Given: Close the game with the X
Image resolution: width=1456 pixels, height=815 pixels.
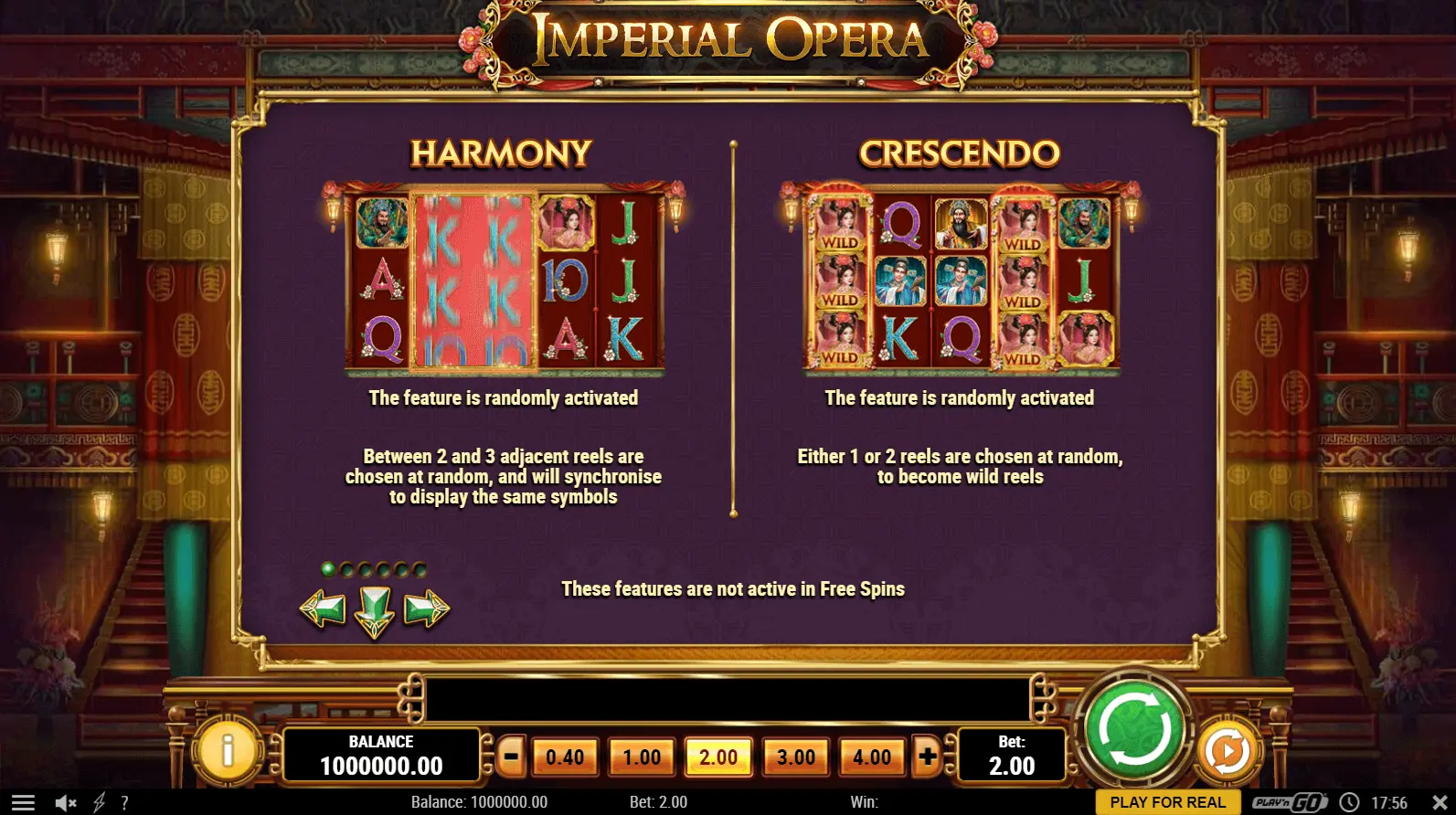Looking at the screenshot, I should click(1440, 803).
